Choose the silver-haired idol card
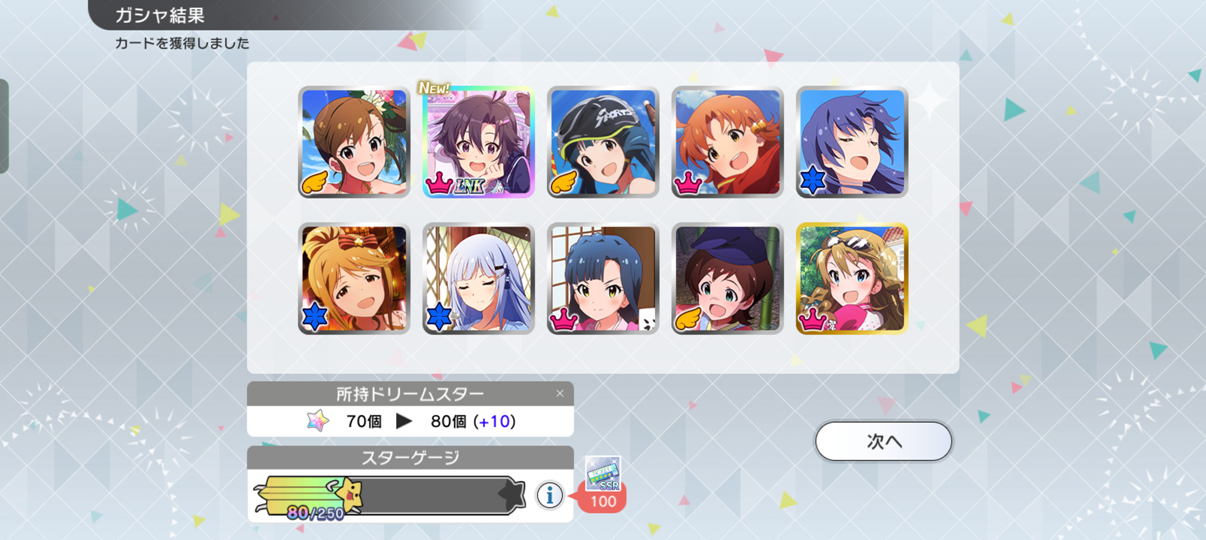 tap(478, 278)
